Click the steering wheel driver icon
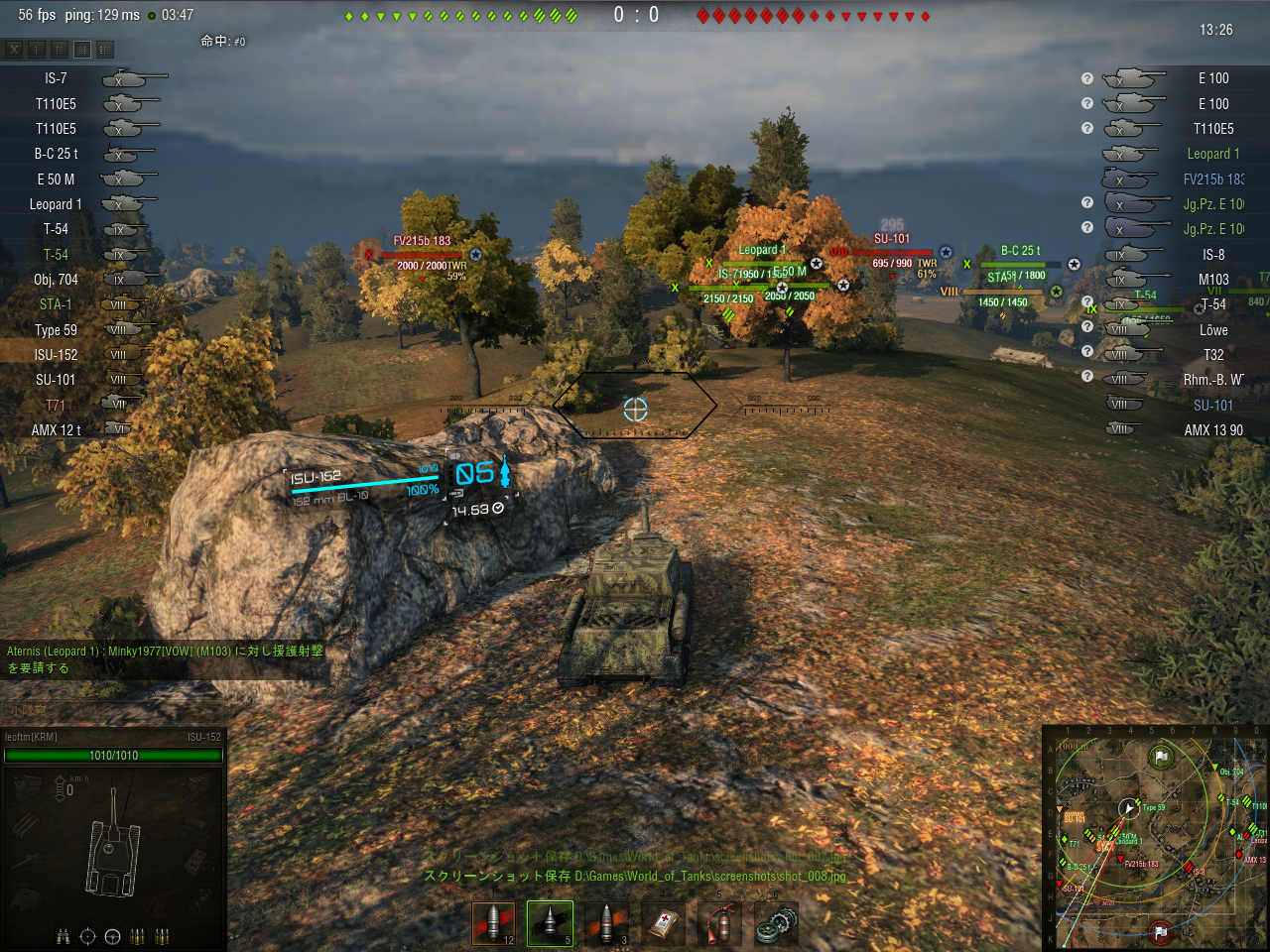Viewport: 1270px width, 952px height. click(x=112, y=936)
